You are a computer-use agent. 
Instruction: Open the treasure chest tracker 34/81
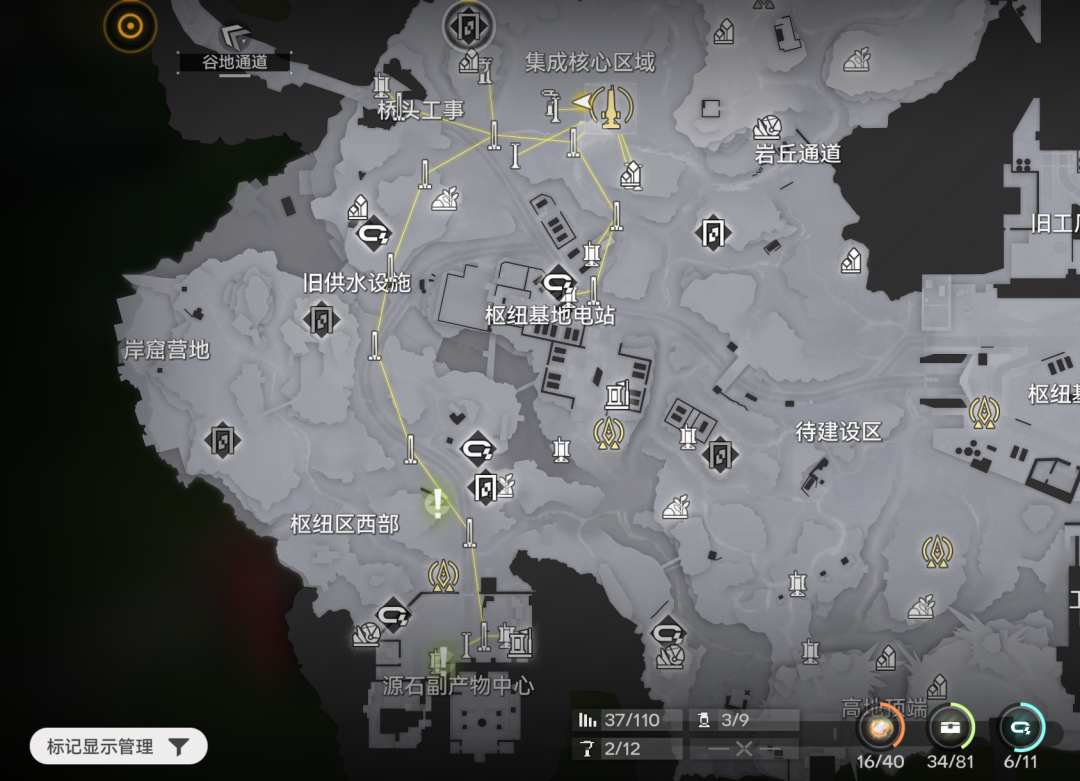pyautogui.click(x=951, y=729)
